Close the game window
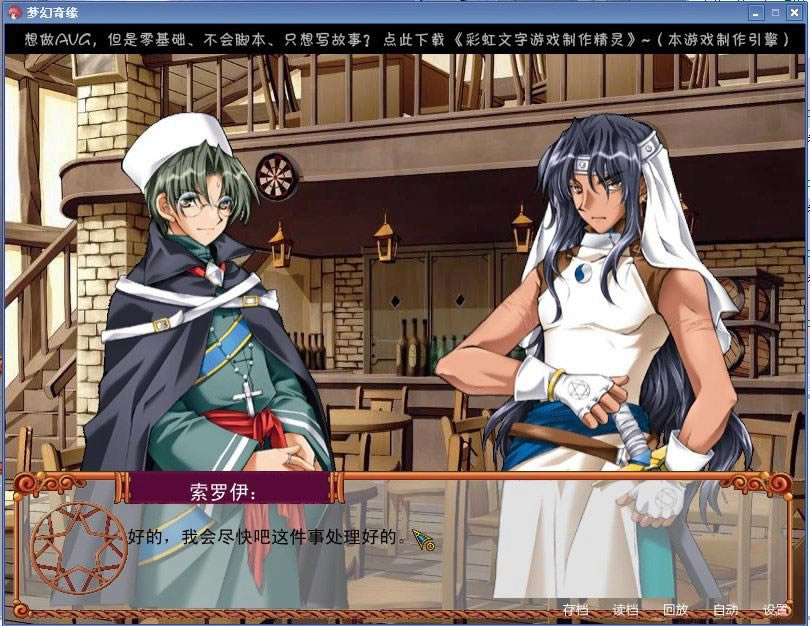 tap(797, 13)
